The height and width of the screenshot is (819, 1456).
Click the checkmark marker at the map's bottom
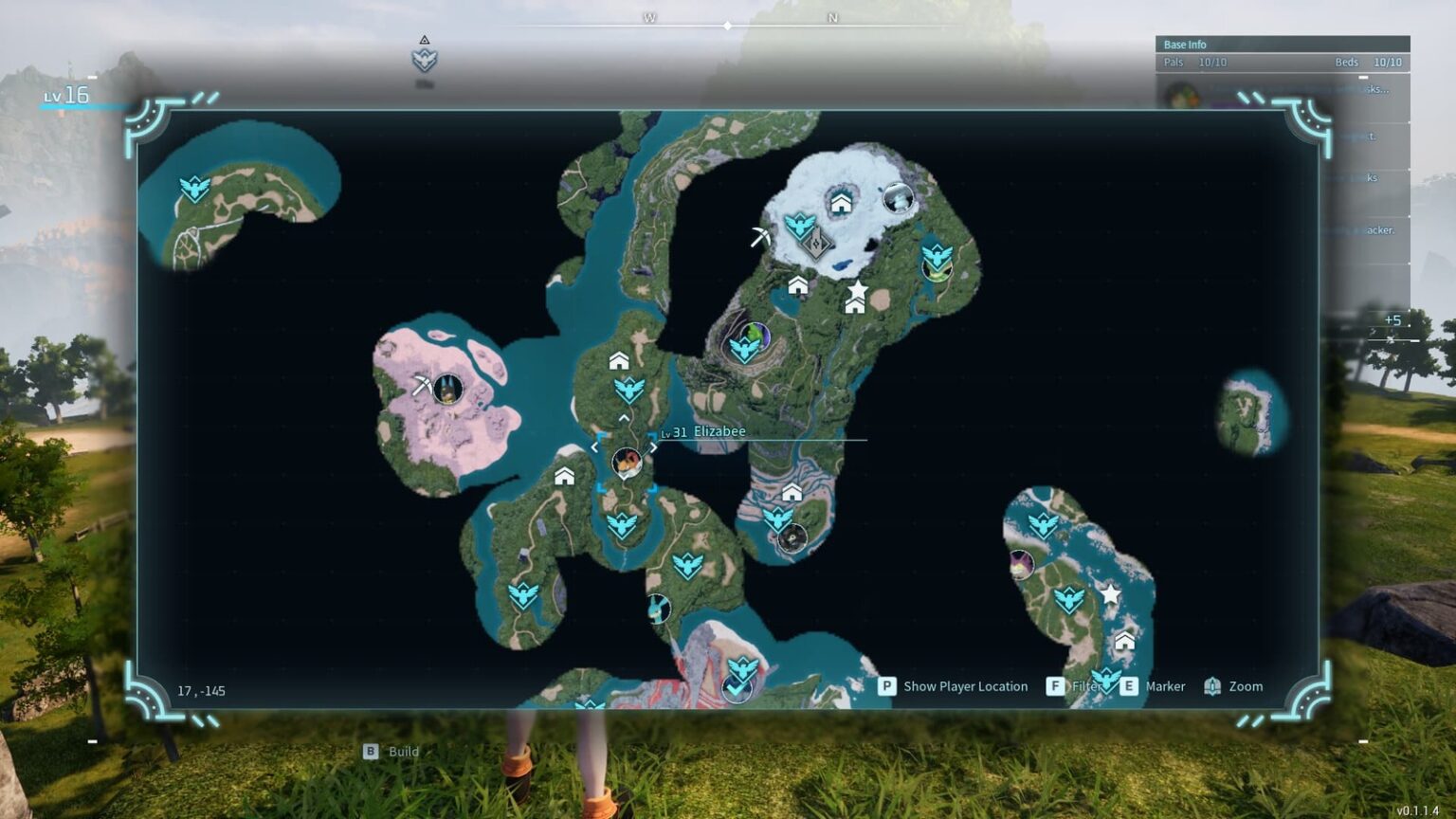pos(737,689)
